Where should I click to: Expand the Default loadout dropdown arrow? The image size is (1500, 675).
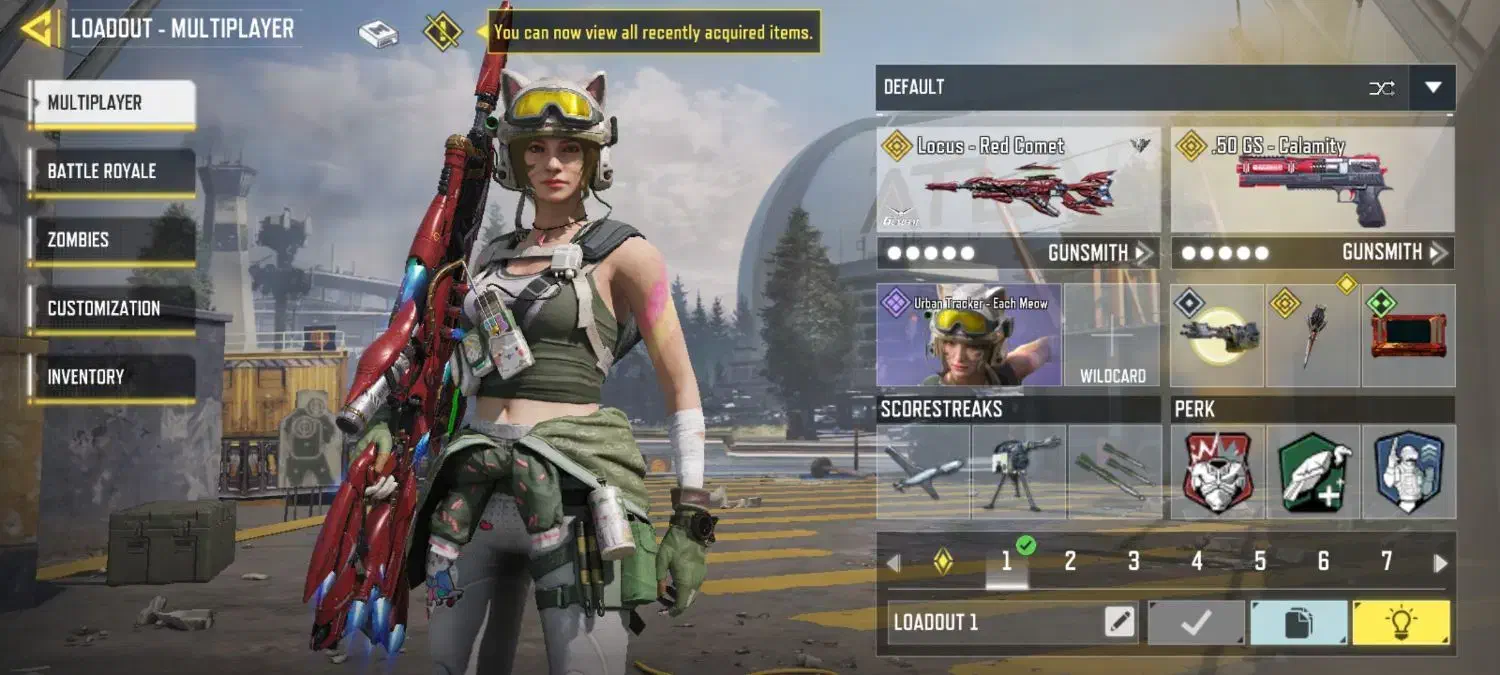tap(1432, 88)
